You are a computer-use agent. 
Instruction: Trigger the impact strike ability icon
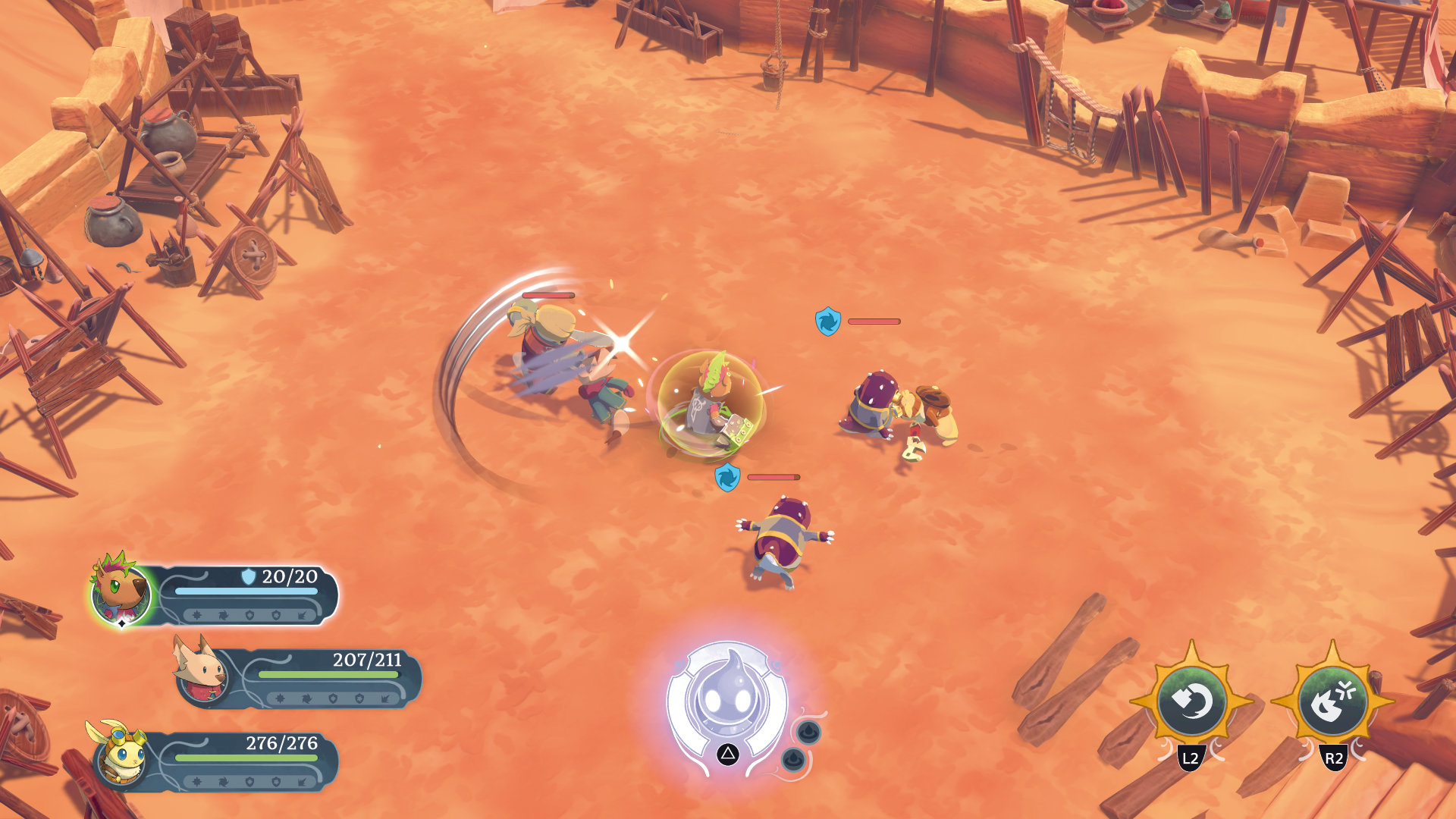(1333, 701)
